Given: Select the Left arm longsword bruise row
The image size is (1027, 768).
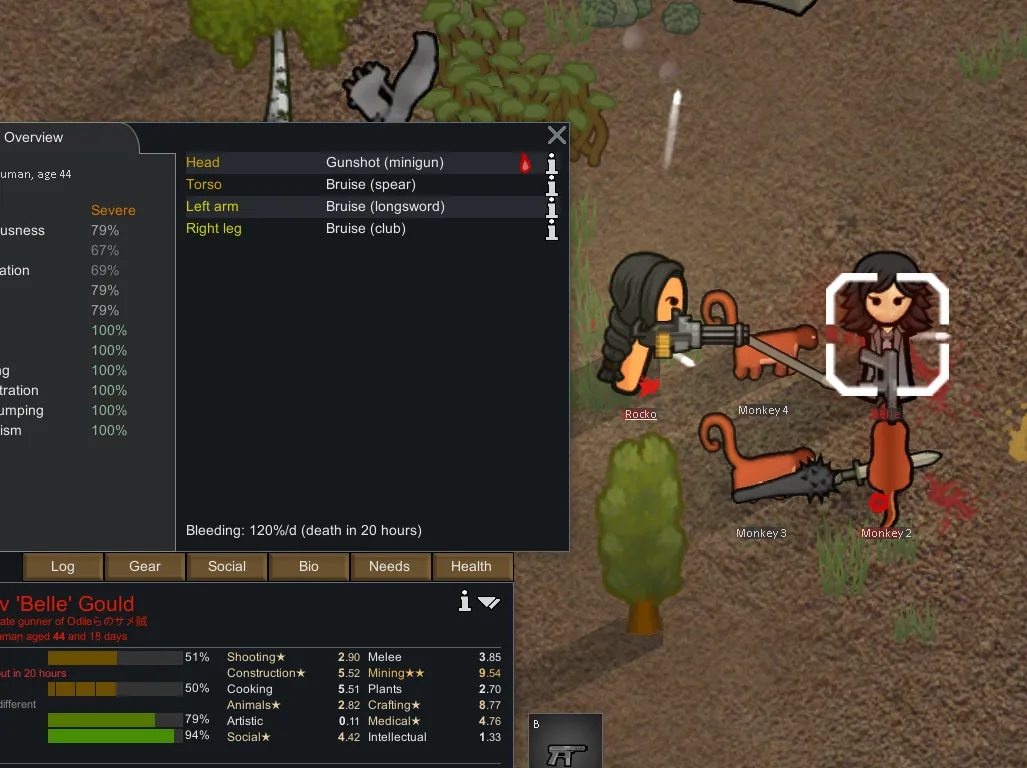Looking at the screenshot, I should tap(360, 207).
